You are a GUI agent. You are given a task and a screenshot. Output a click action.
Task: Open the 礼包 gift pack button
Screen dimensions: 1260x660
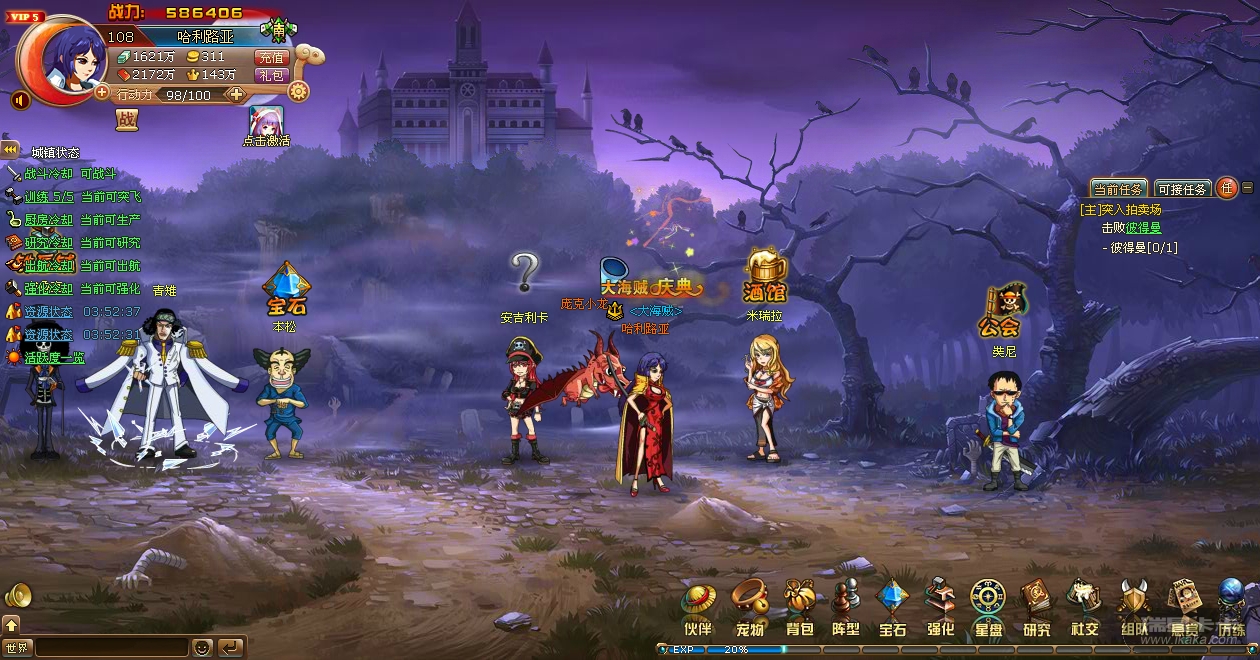[x=272, y=75]
